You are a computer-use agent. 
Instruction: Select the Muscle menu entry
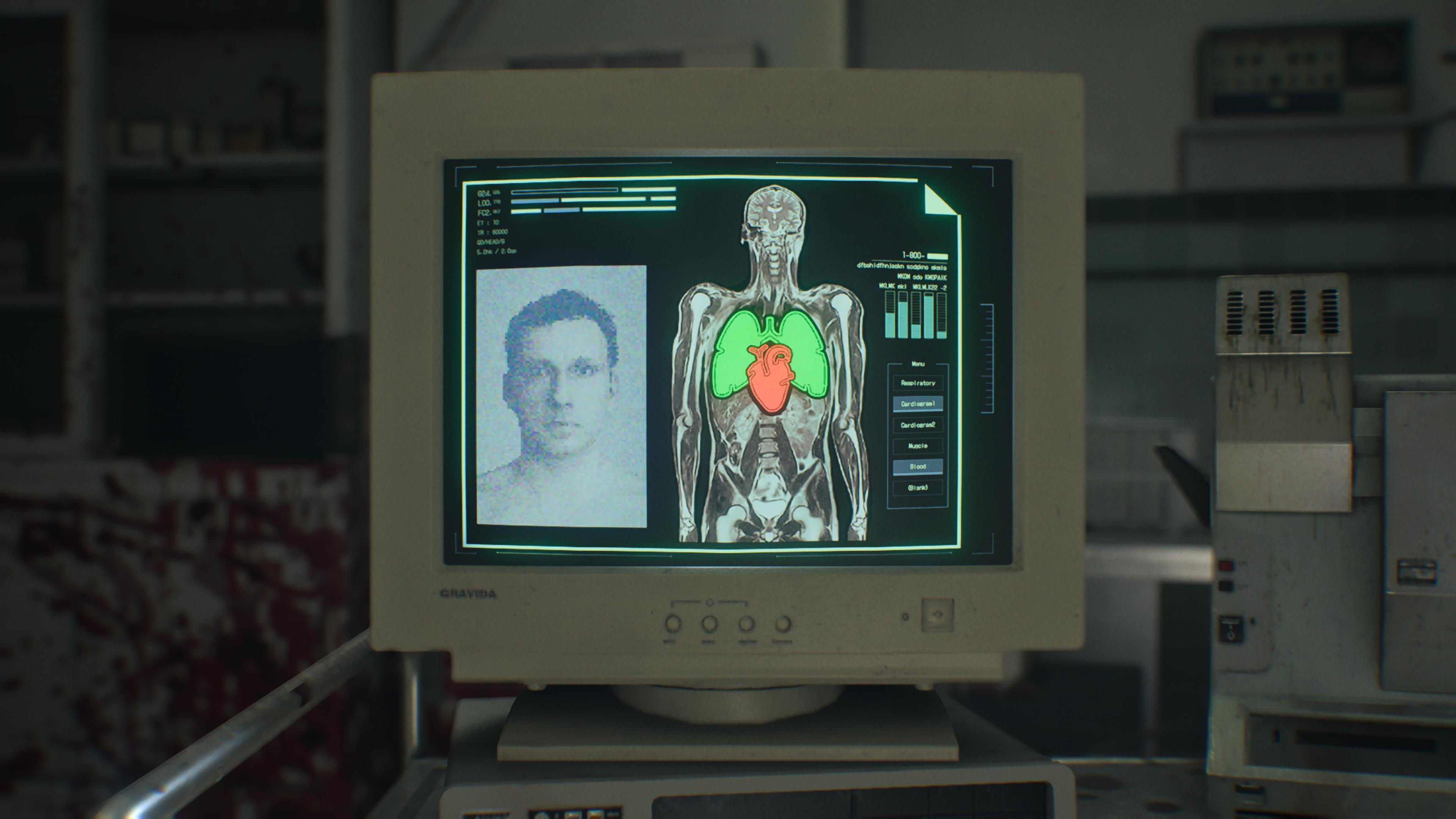[917, 446]
